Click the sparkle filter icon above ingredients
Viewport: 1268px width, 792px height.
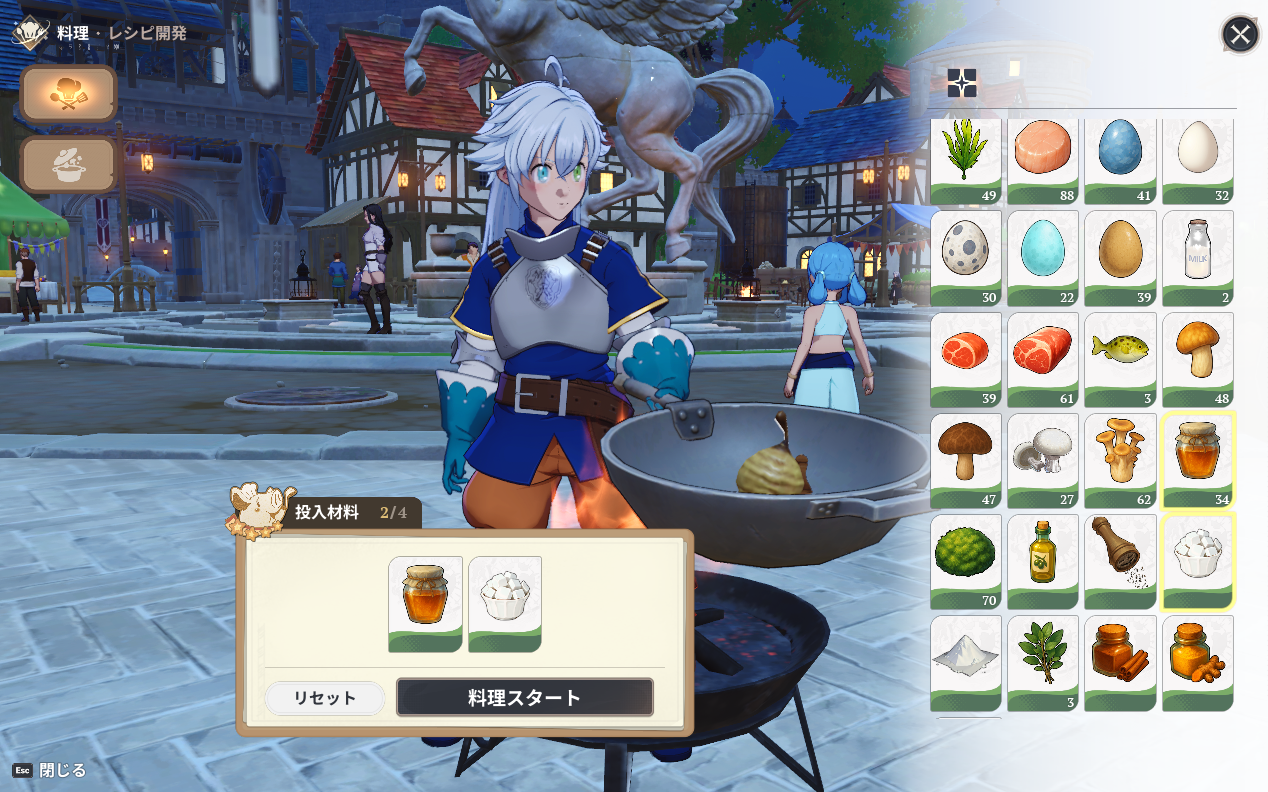pyautogui.click(x=961, y=83)
